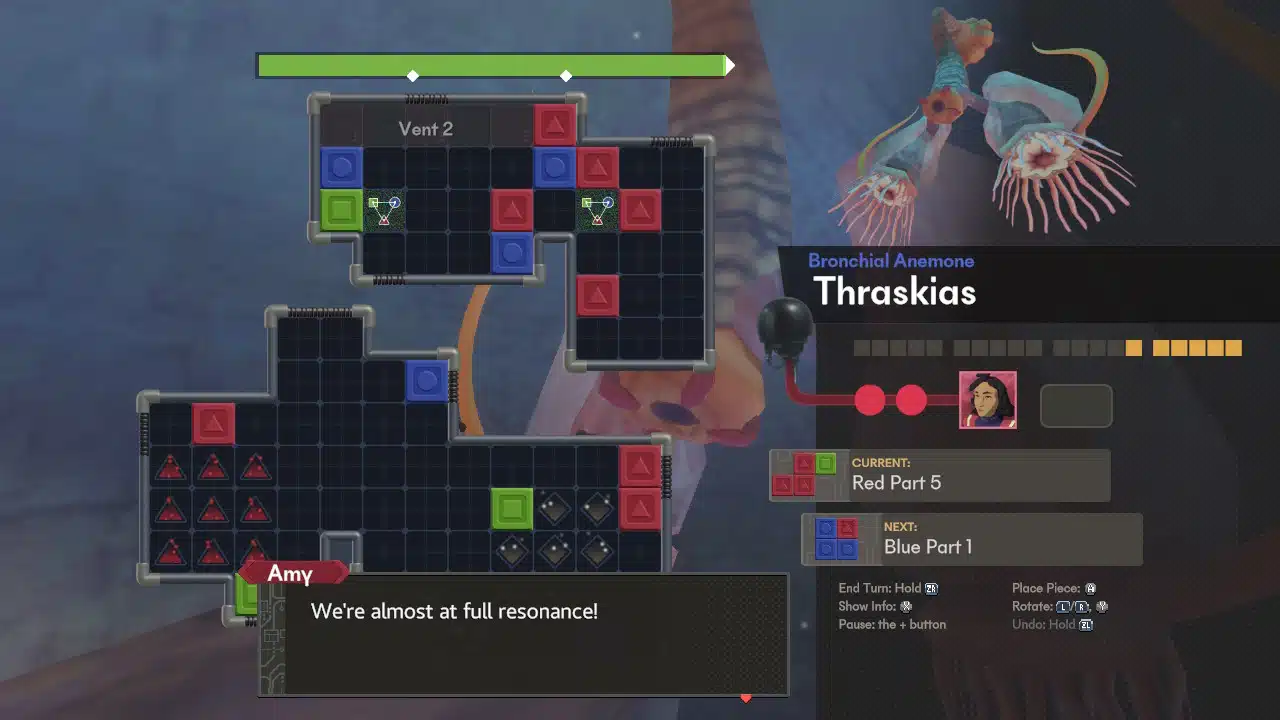The height and width of the screenshot is (720, 1280).
Task: Select the red triangle block on Vent 2 board
Action: (x=555, y=124)
